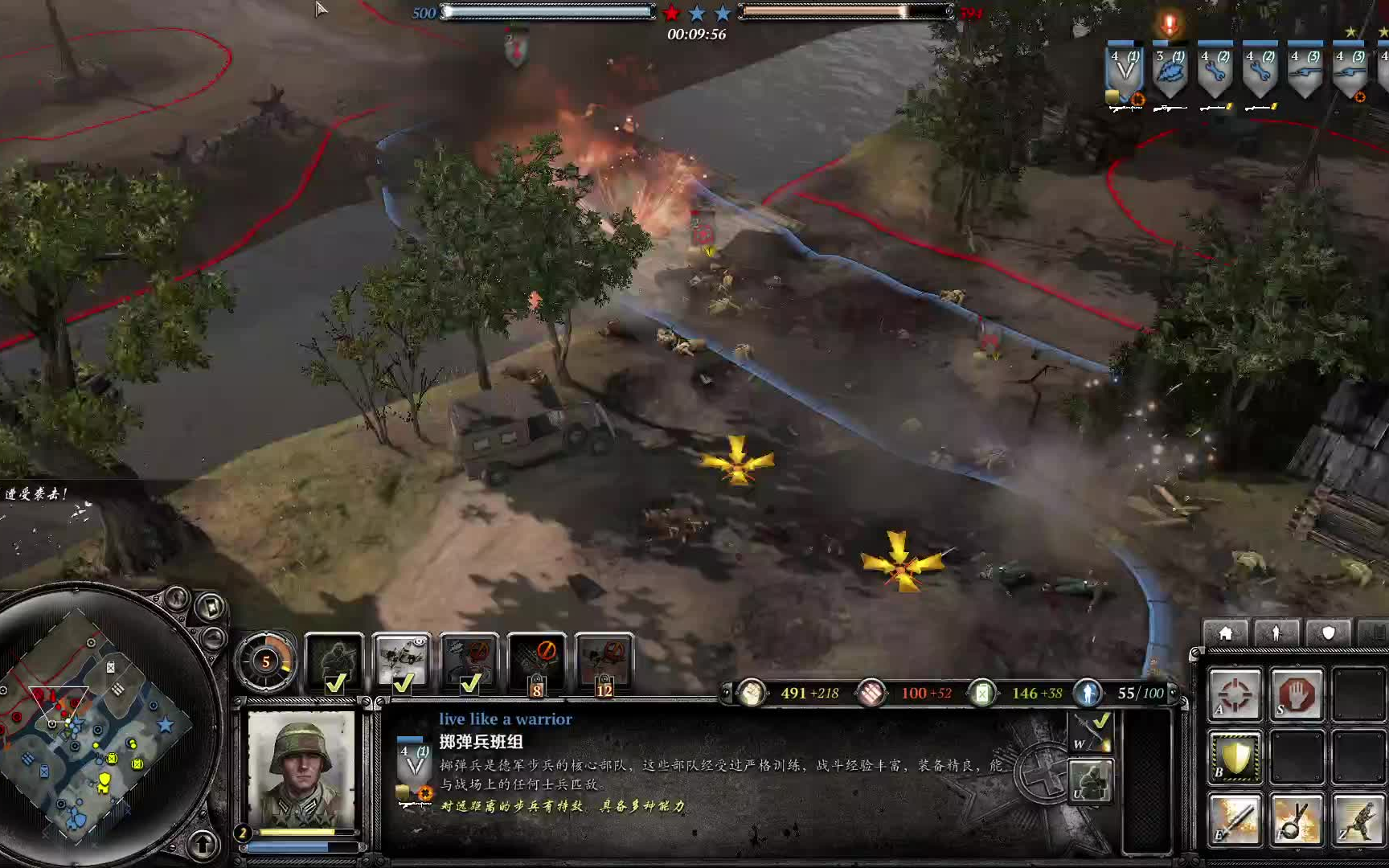This screenshot has height=868, width=1389.
Task: Select the locked commander ability requiring 12 points
Action: click(604, 662)
